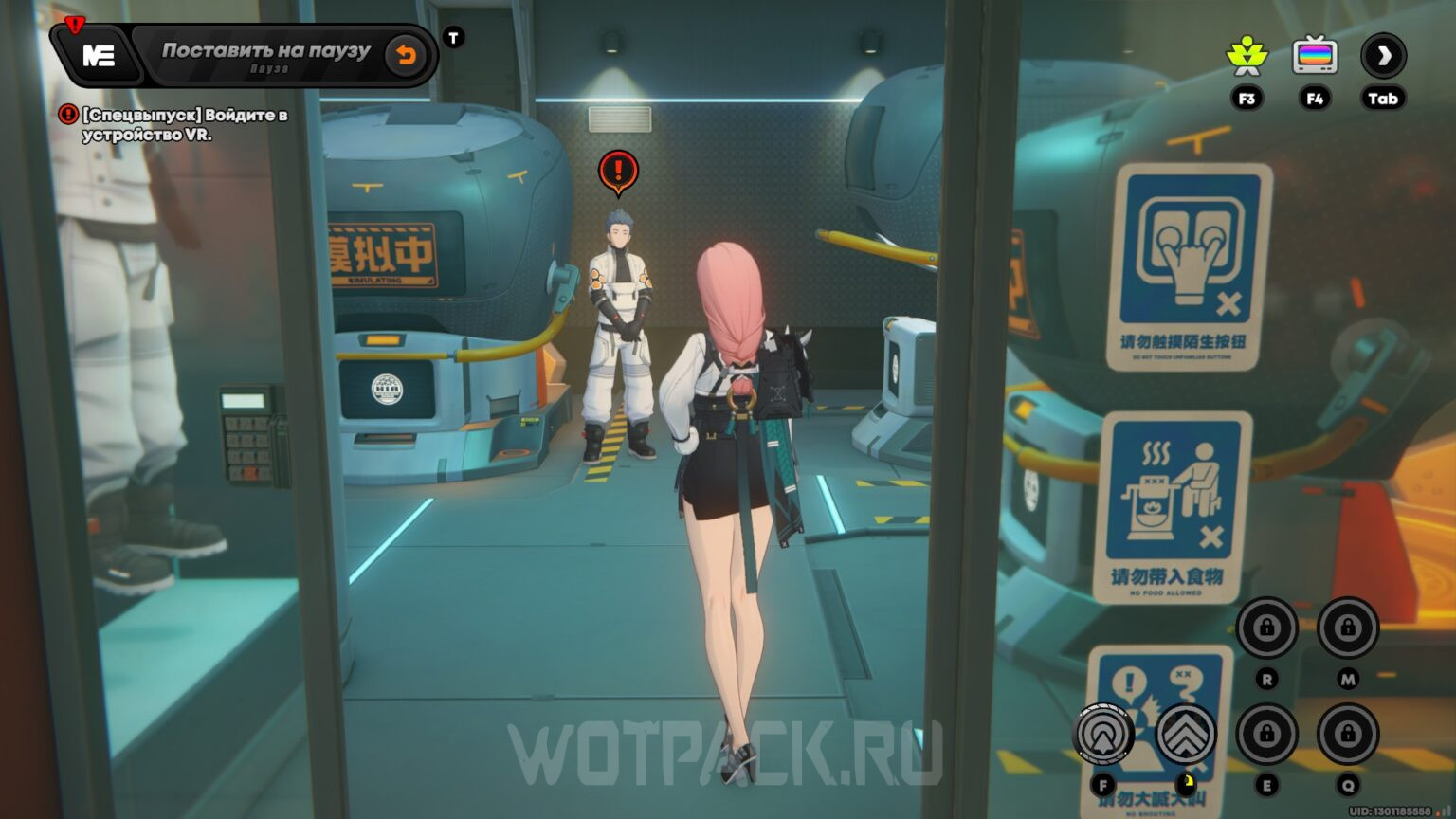The height and width of the screenshot is (819, 1456).
Task: Click the yellow key prompt under the sprint button
Action: click(x=1186, y=783)
